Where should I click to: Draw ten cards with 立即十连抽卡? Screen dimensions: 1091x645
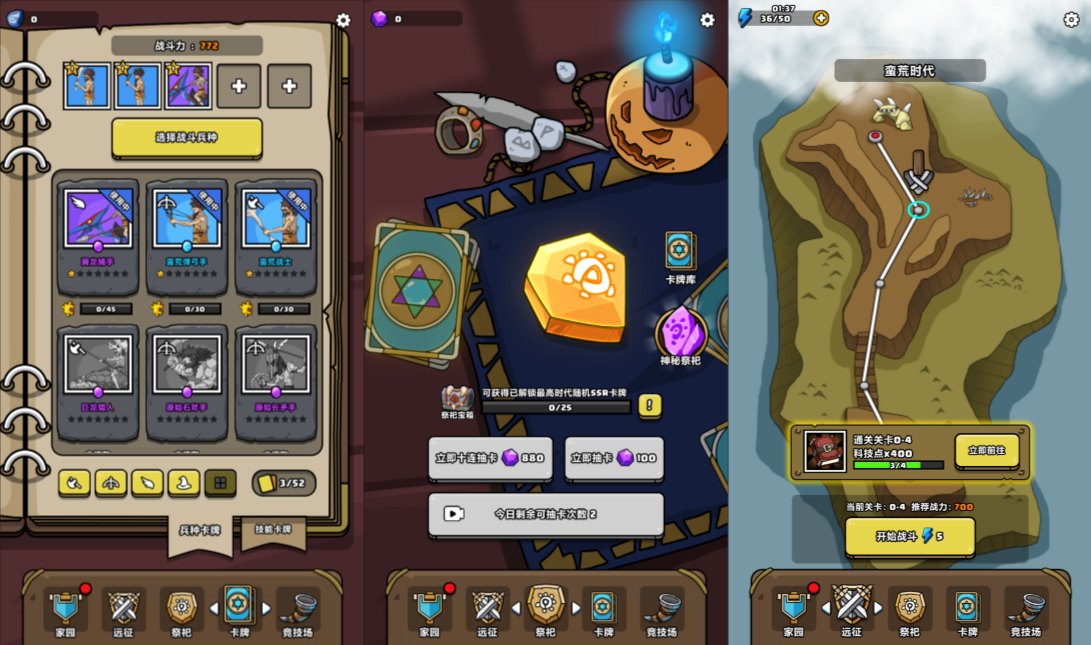coord(491,458)
